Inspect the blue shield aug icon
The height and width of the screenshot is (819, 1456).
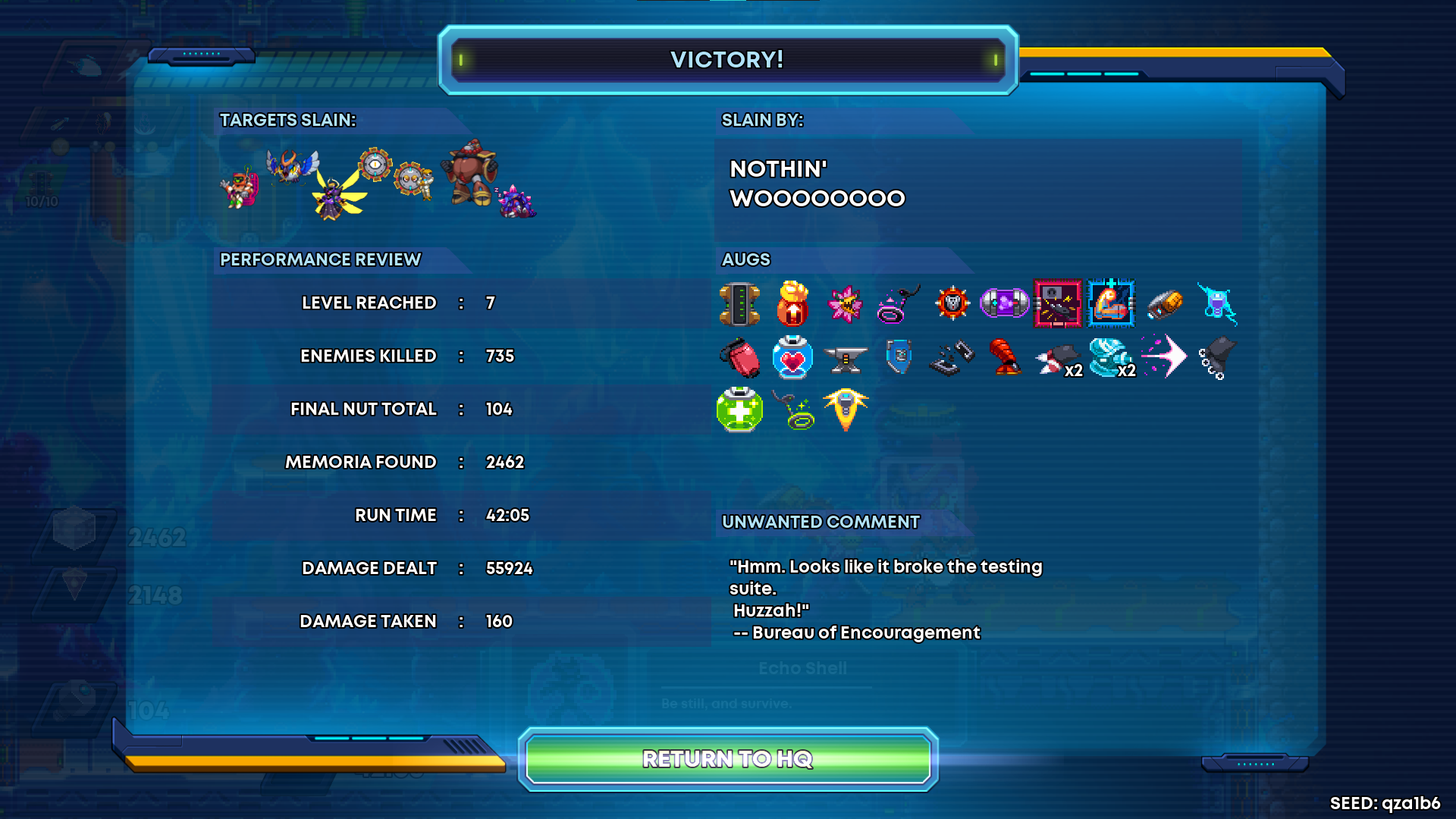[899, 356]
